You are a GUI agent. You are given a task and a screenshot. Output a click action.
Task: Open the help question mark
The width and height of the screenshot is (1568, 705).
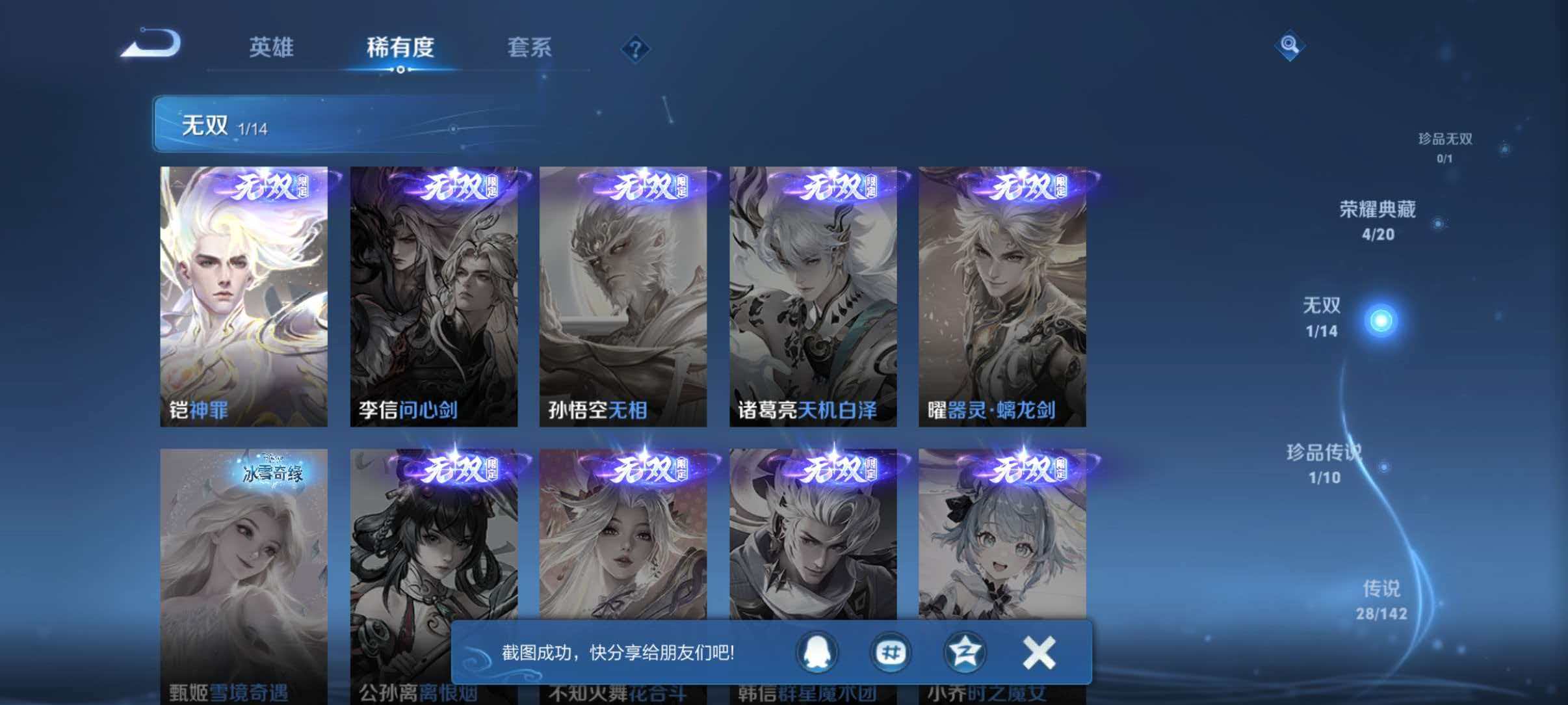point(636,49)
